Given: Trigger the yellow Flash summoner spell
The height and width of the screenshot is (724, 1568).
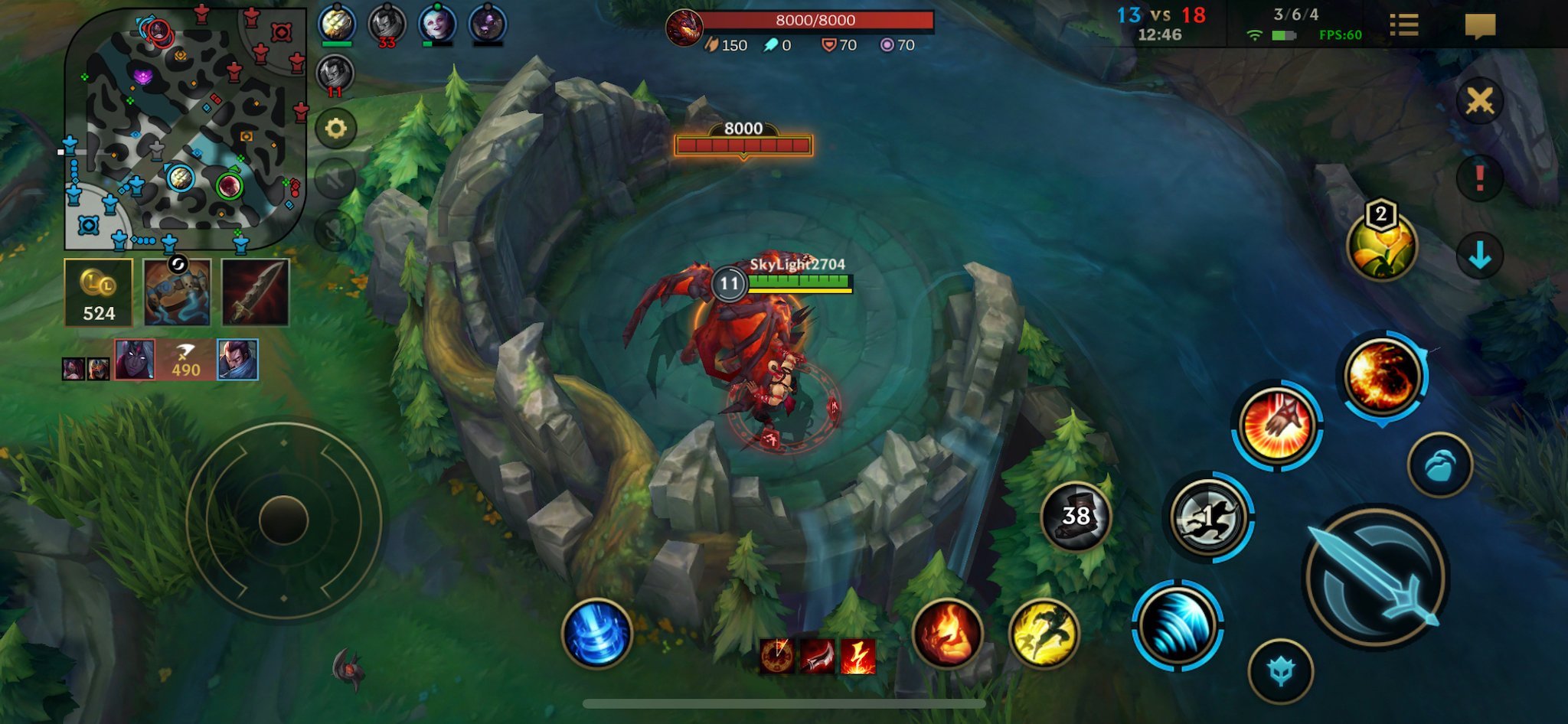Looking at the screenshot, I should (1044, 633).
